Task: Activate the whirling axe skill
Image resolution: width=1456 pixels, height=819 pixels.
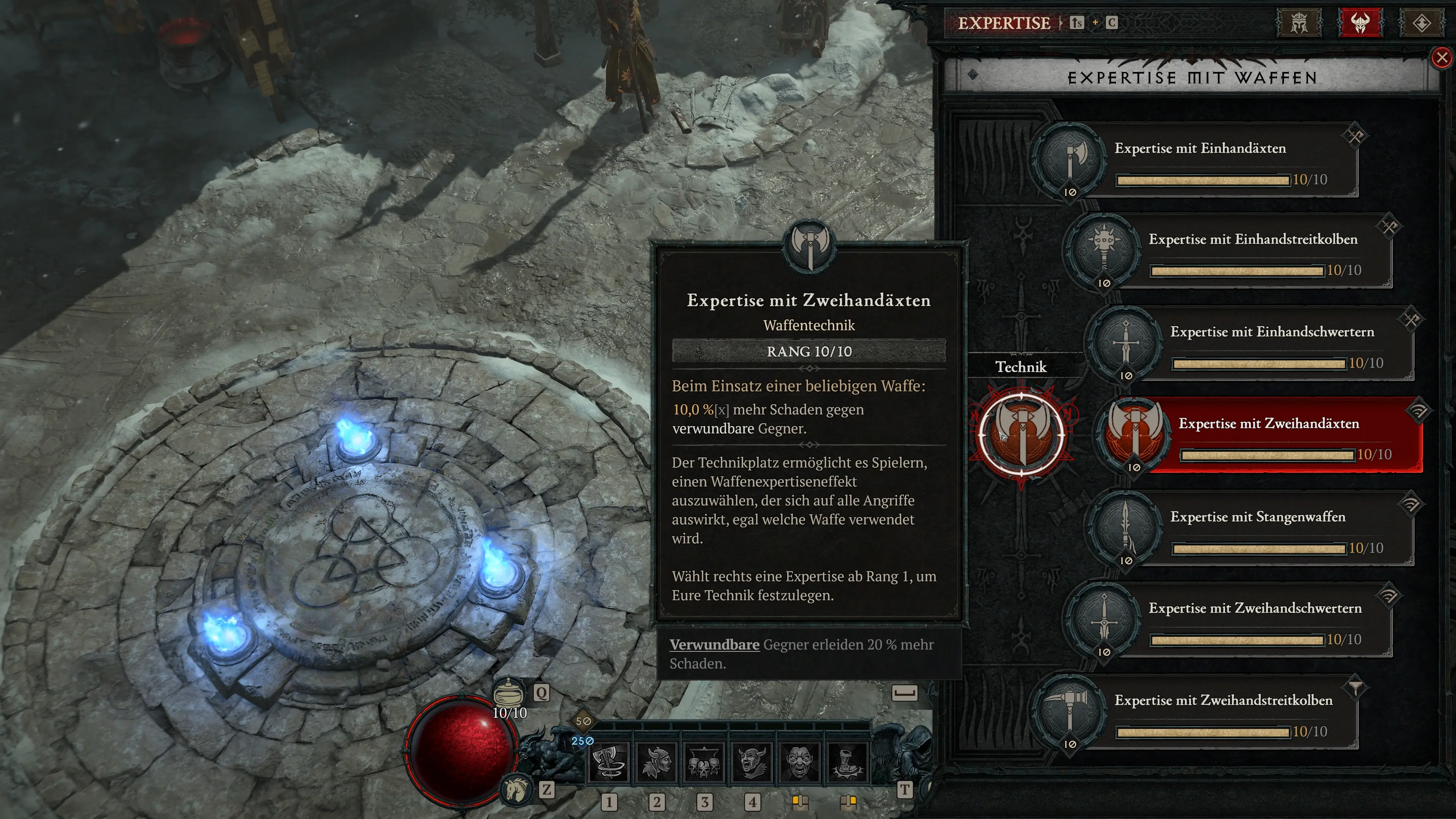Action: point(608,761)
